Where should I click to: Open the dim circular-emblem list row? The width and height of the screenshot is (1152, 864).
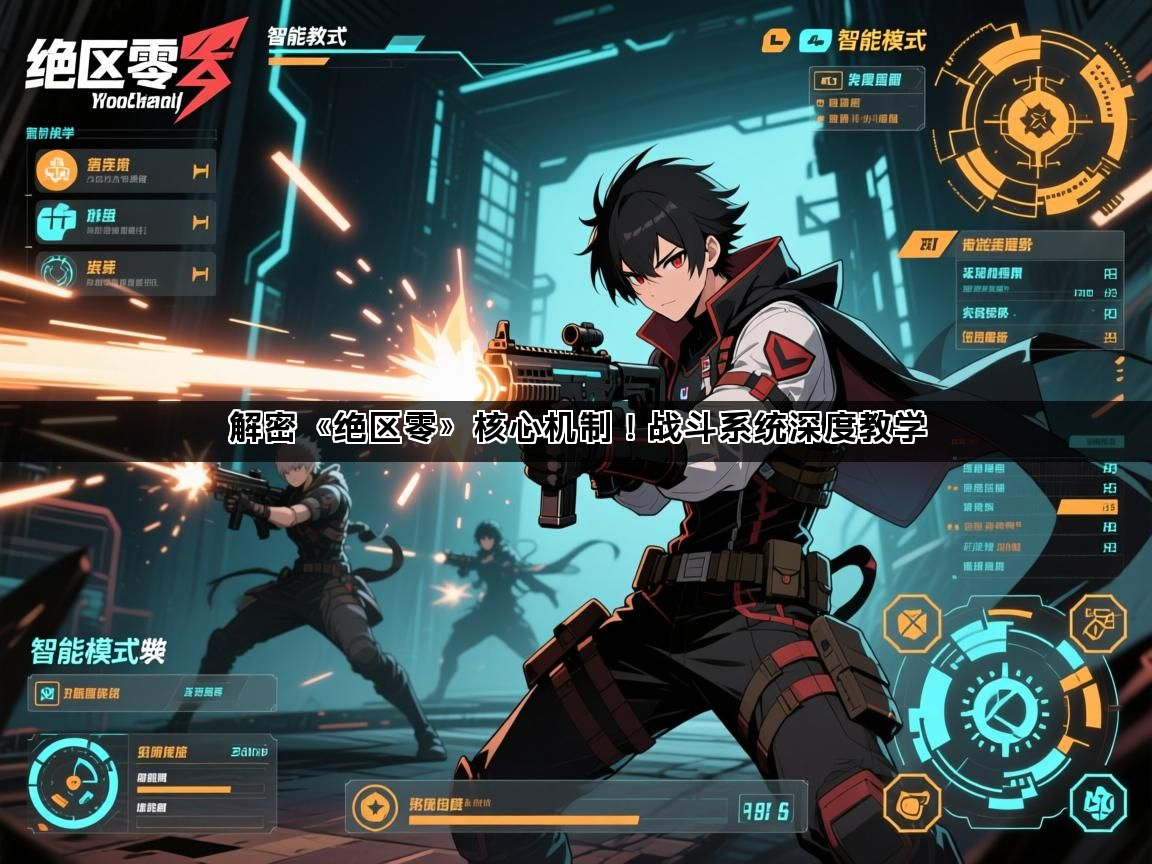[x=125, y=272]
